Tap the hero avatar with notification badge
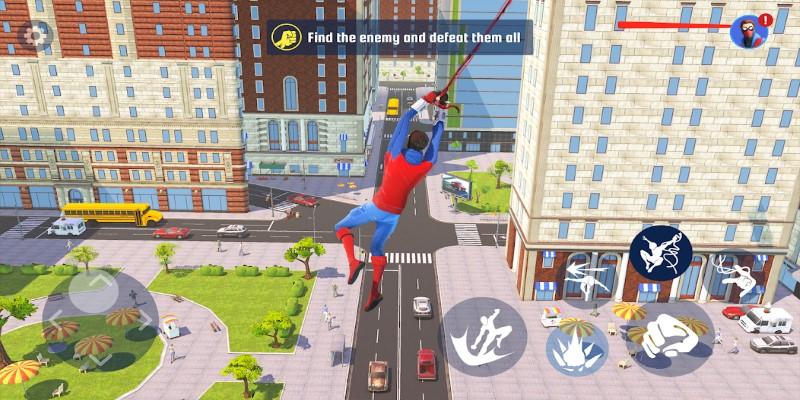800x400 pixels. click(747, 30)
